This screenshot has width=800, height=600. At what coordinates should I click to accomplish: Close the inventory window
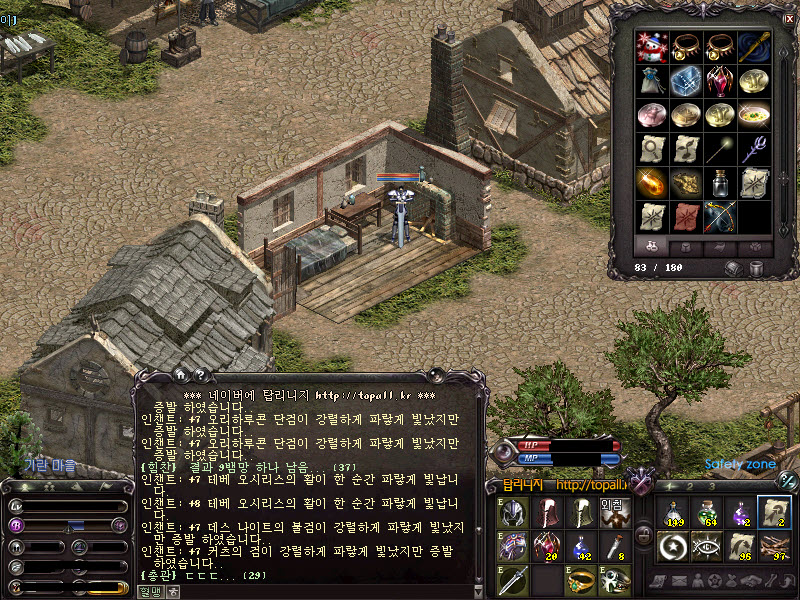coord(788,17)
